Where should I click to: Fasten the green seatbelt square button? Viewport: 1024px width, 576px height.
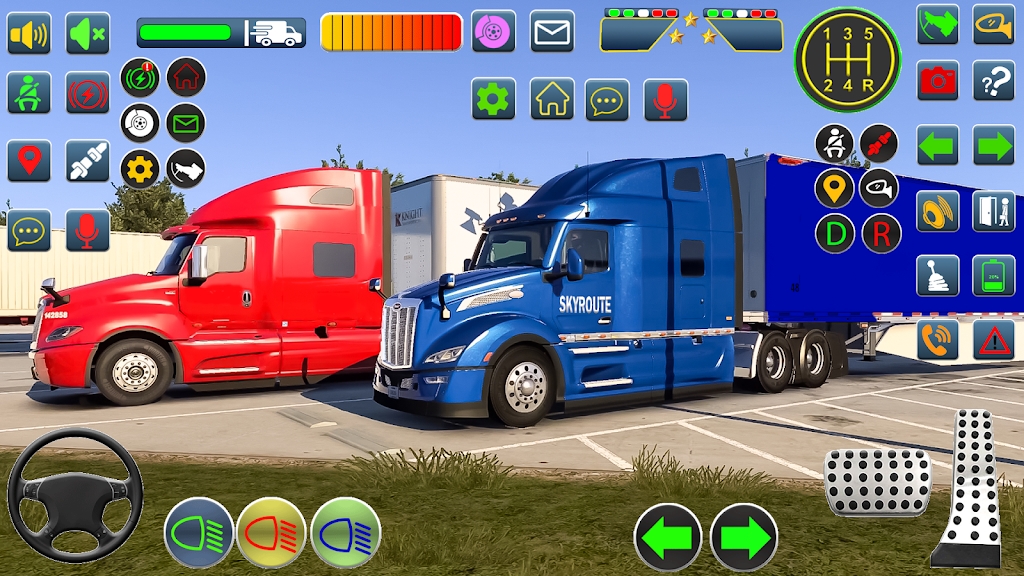[x=29, y=93]
